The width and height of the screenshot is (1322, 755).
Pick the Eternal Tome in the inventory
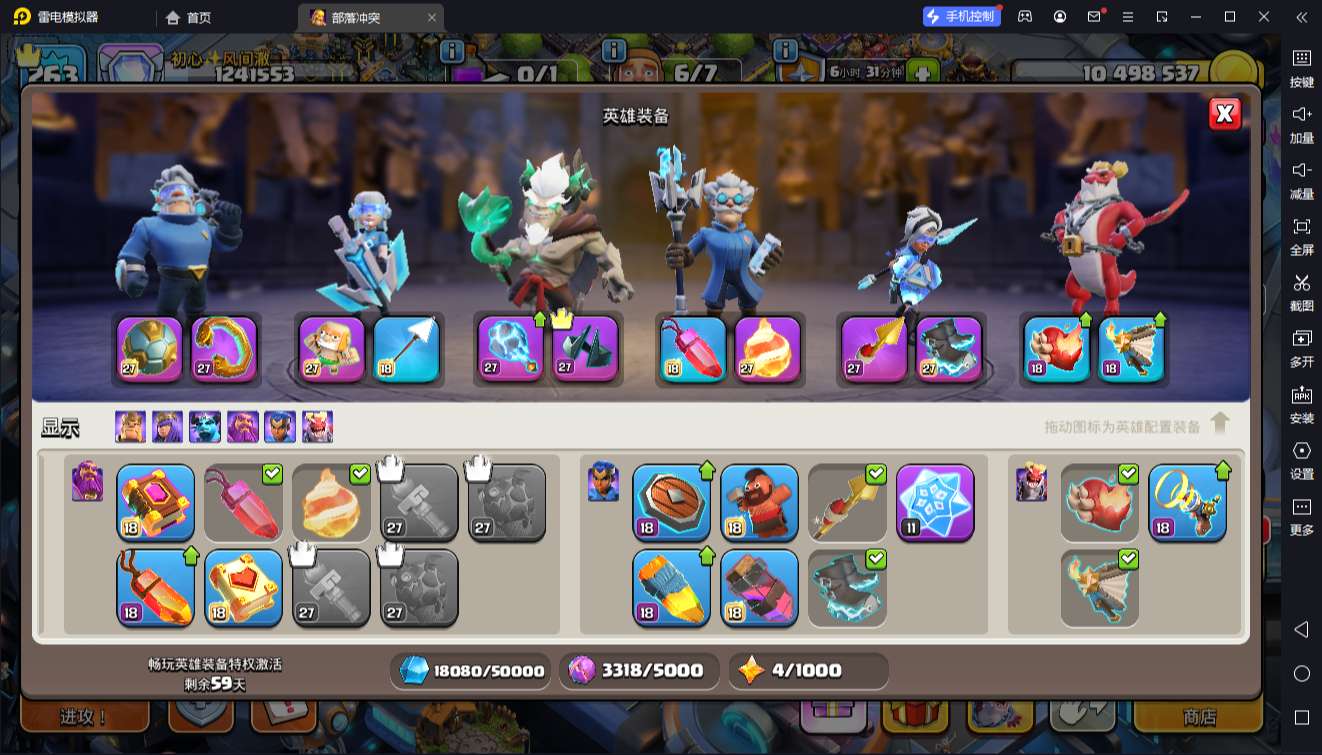pos(155,502)
